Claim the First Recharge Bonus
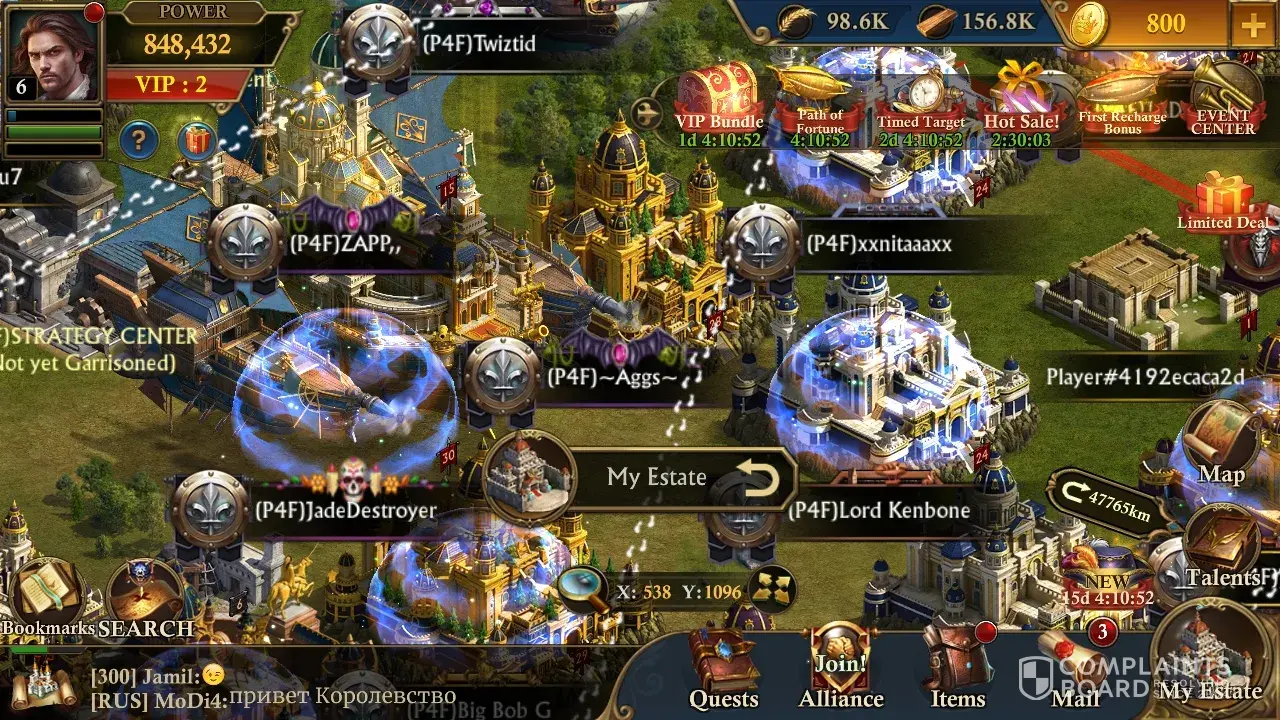Viewport: 1280px width, 720px height. click(x=1122, y=100)
